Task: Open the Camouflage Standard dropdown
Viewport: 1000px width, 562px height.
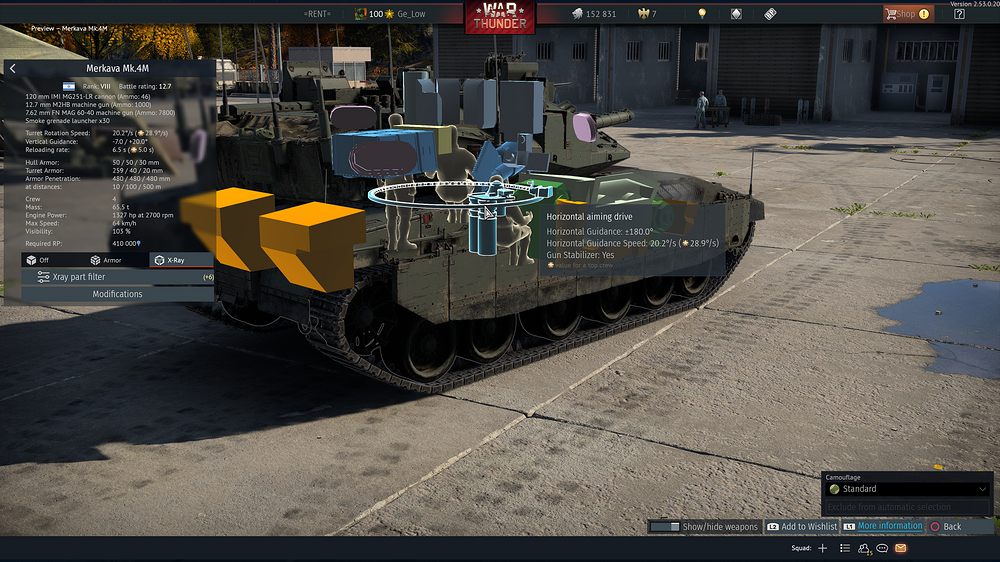Action: (907, 489)
